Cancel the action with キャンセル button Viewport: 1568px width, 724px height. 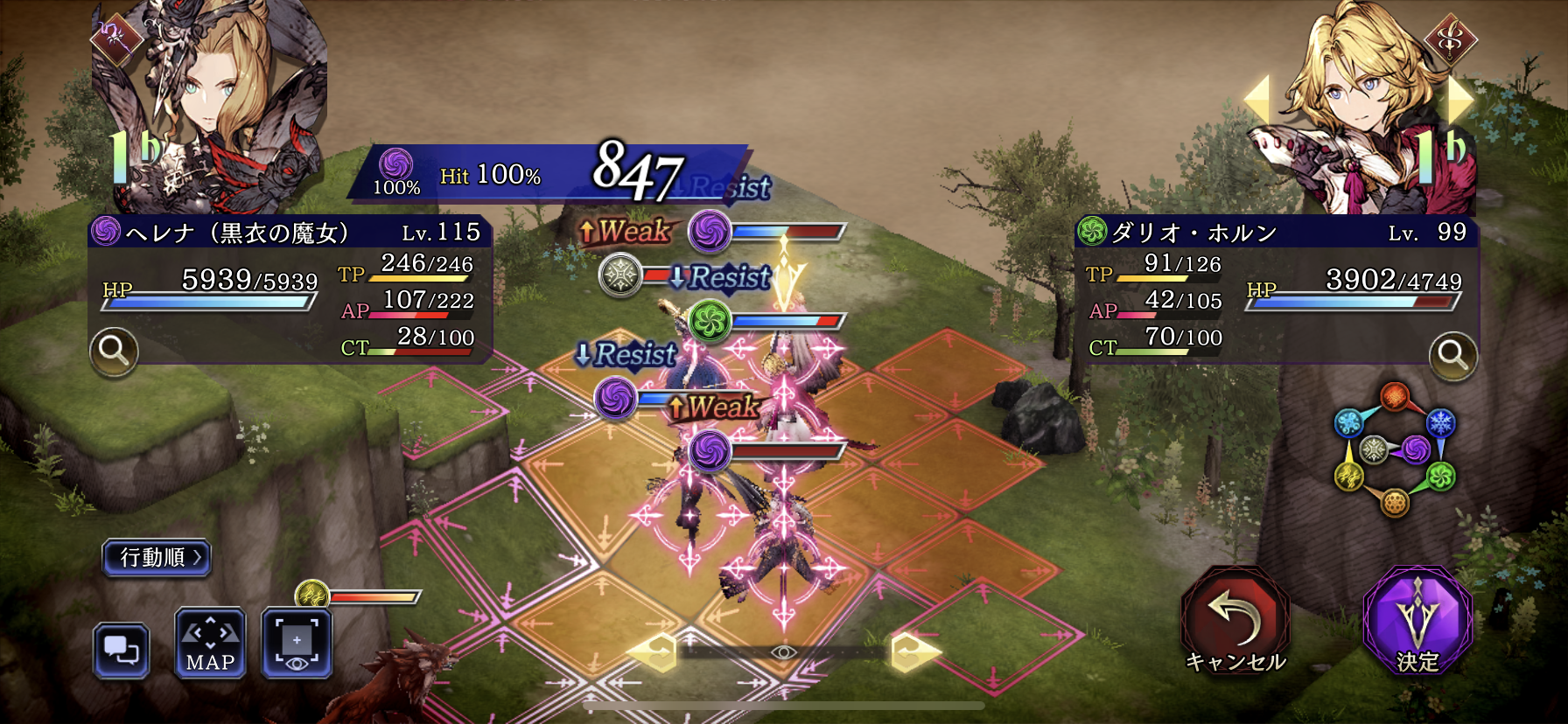(1235, 621)
